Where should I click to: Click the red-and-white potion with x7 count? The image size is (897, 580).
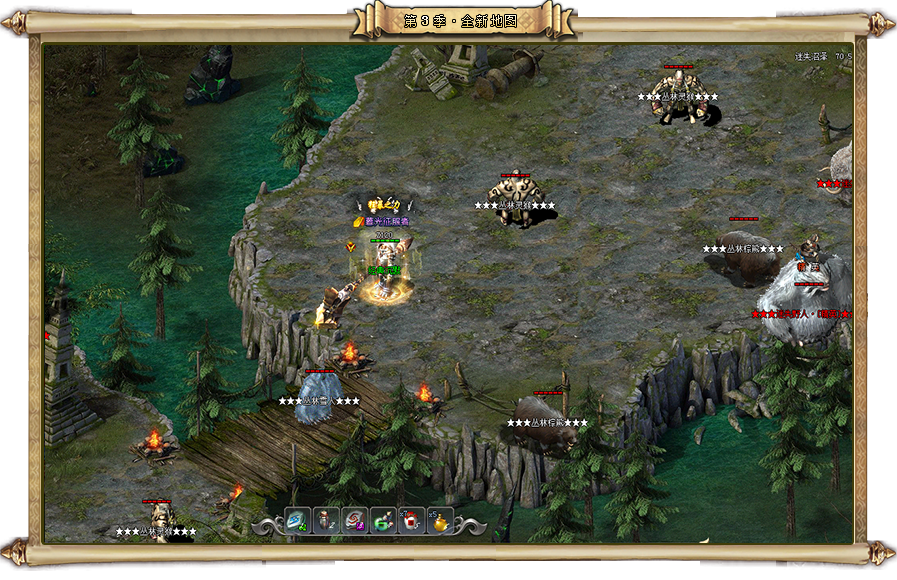pyautogui.click(x=412, y=521)
